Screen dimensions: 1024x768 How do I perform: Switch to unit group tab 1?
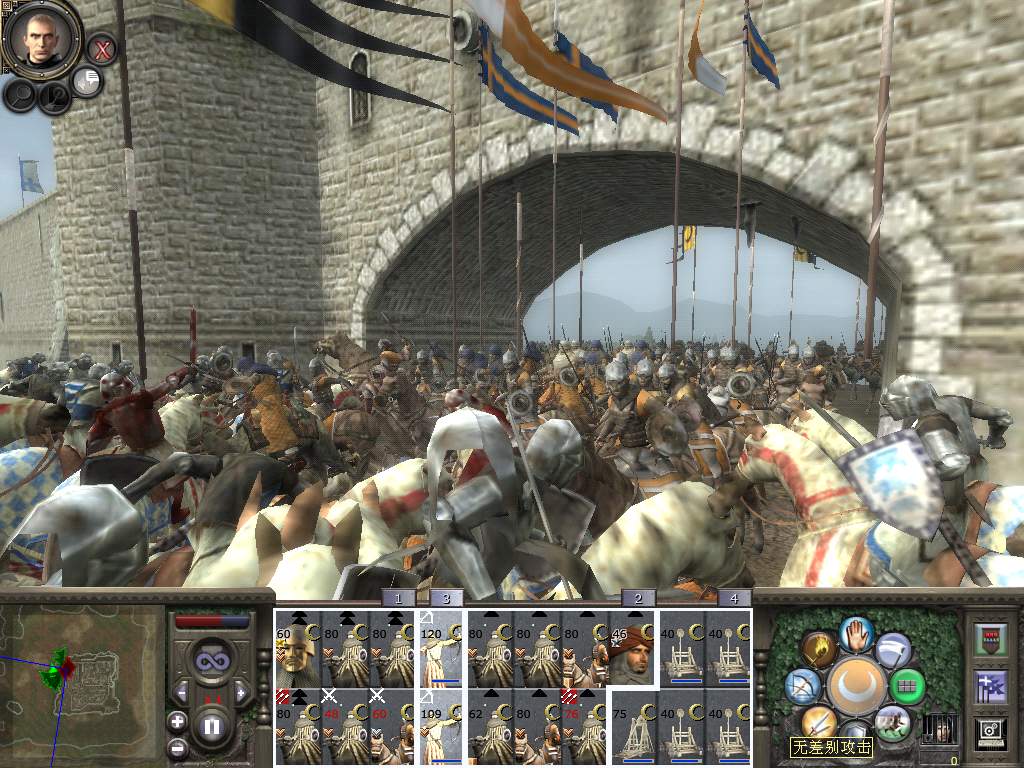pos(398,598)
